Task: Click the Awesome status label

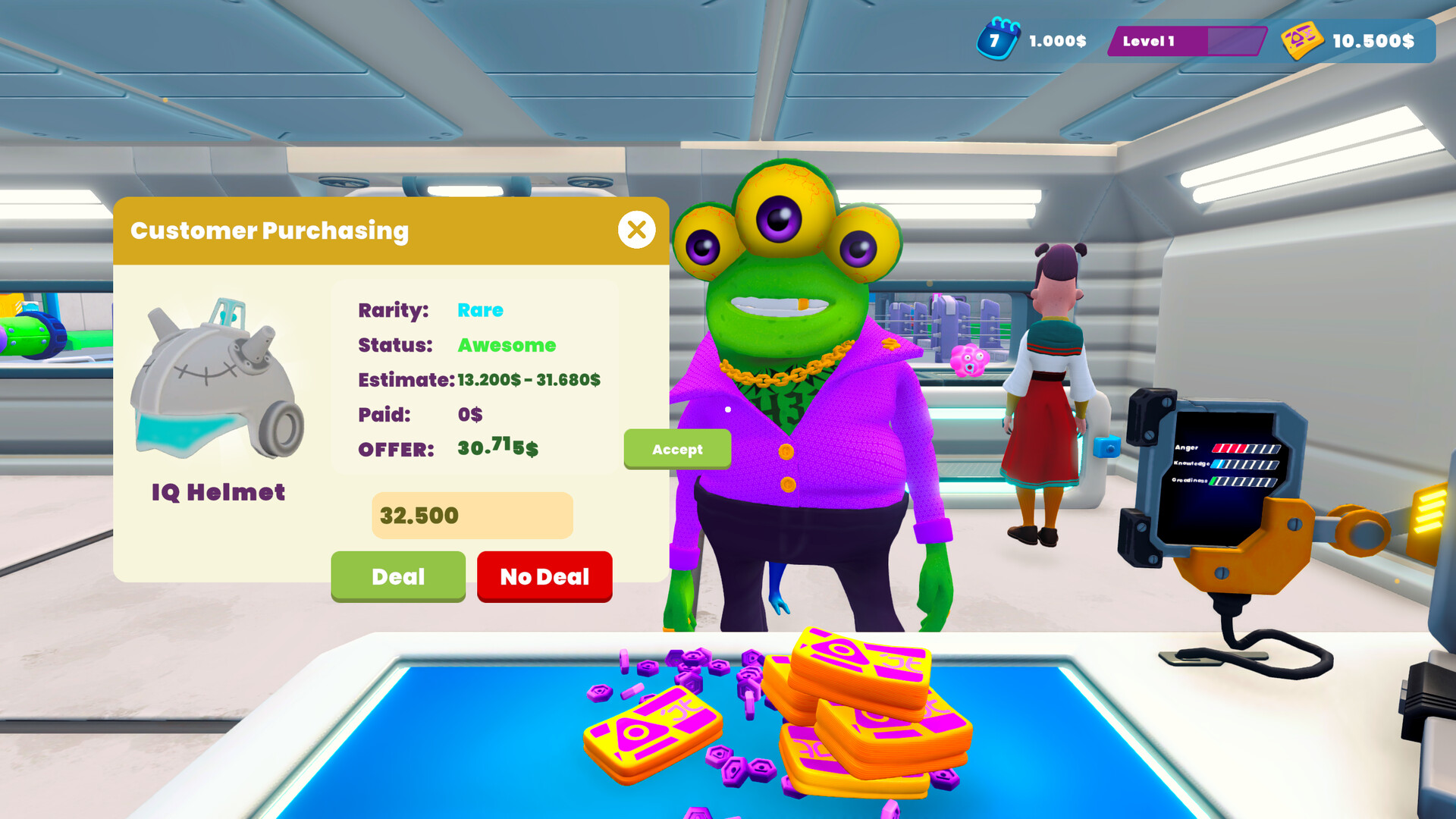Action: (x=506, y=345)
